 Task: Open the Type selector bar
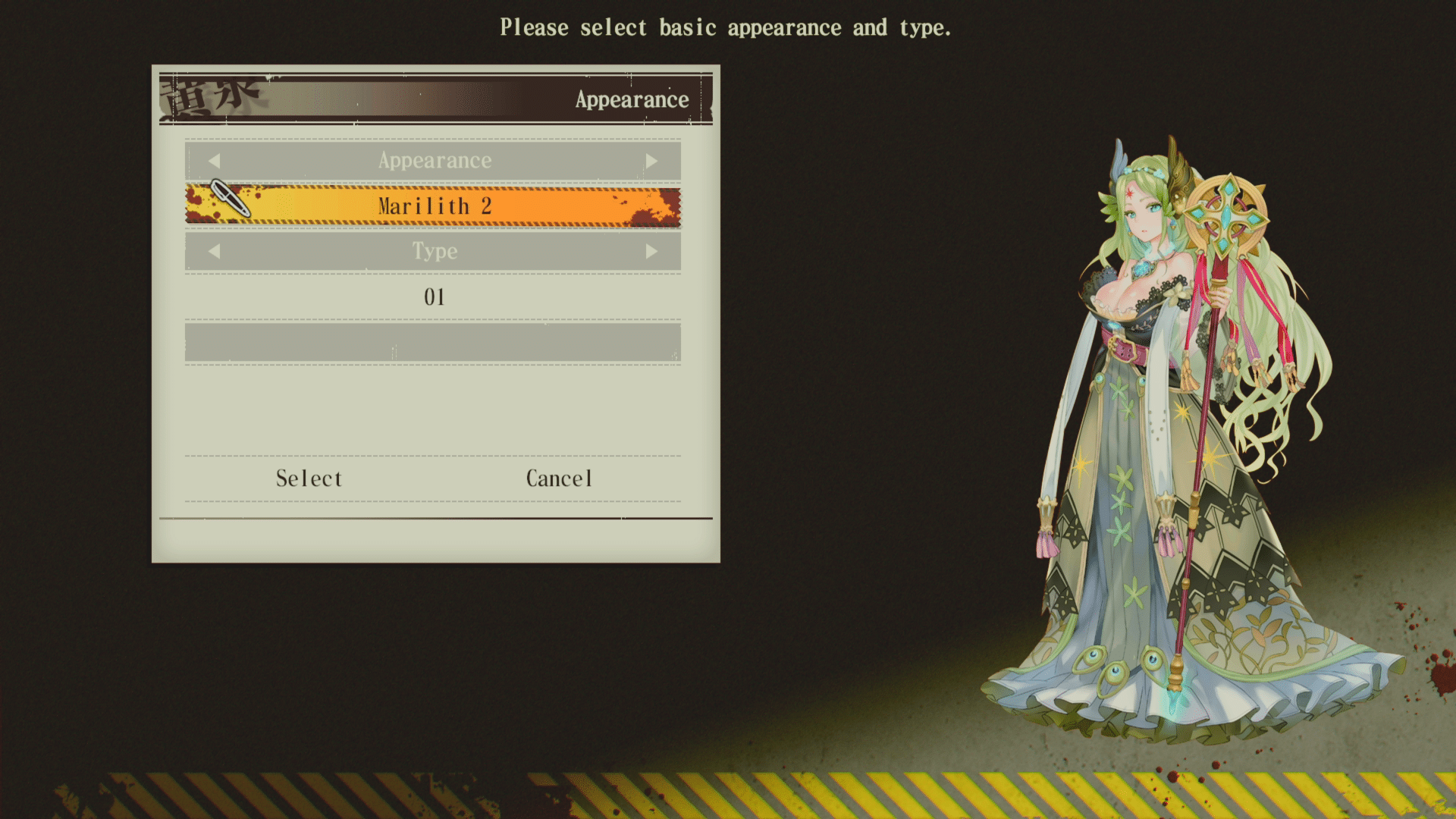coord(434,251)
